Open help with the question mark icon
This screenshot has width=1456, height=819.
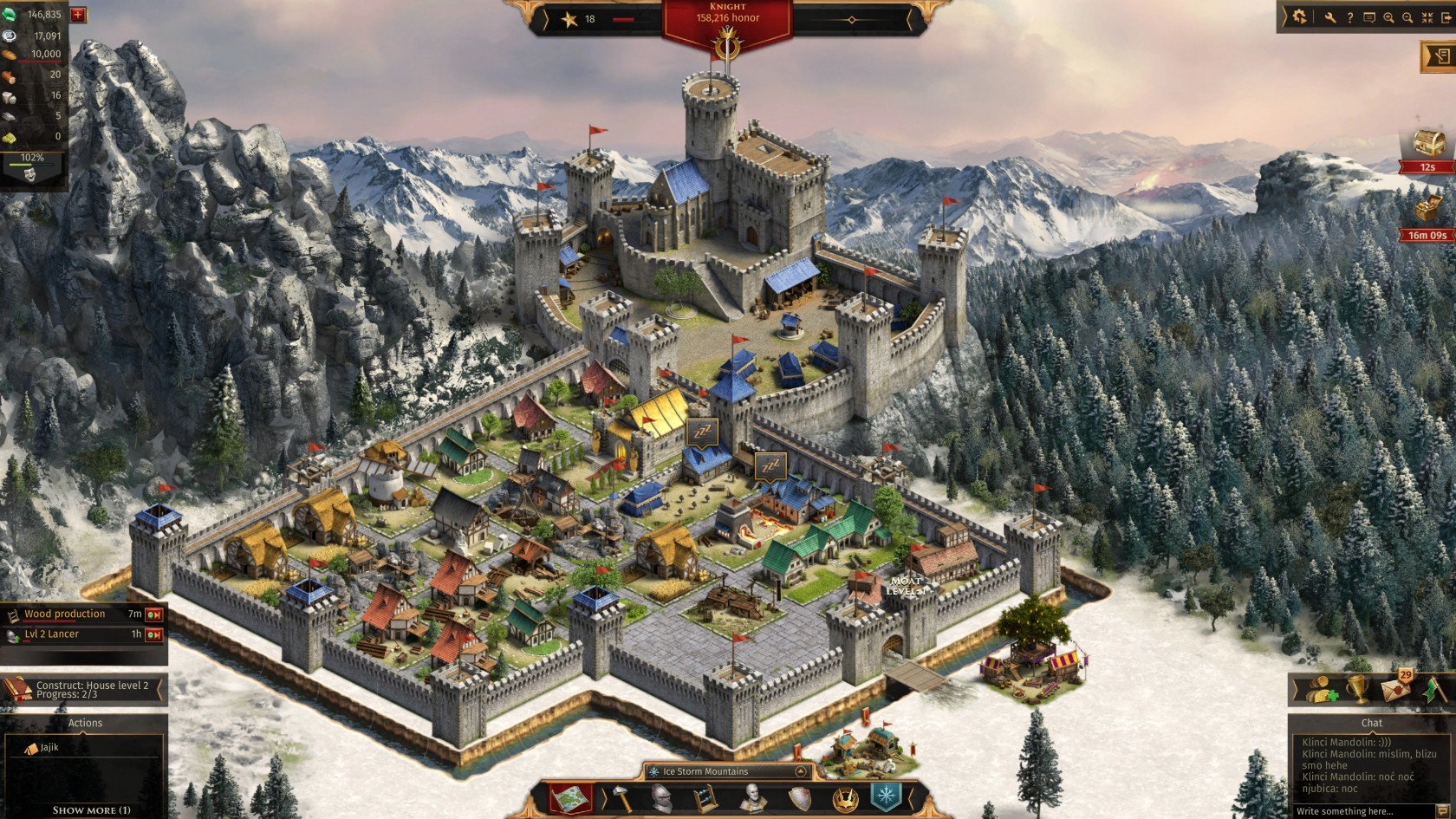pyautogui.click(x=1349, y=17)
